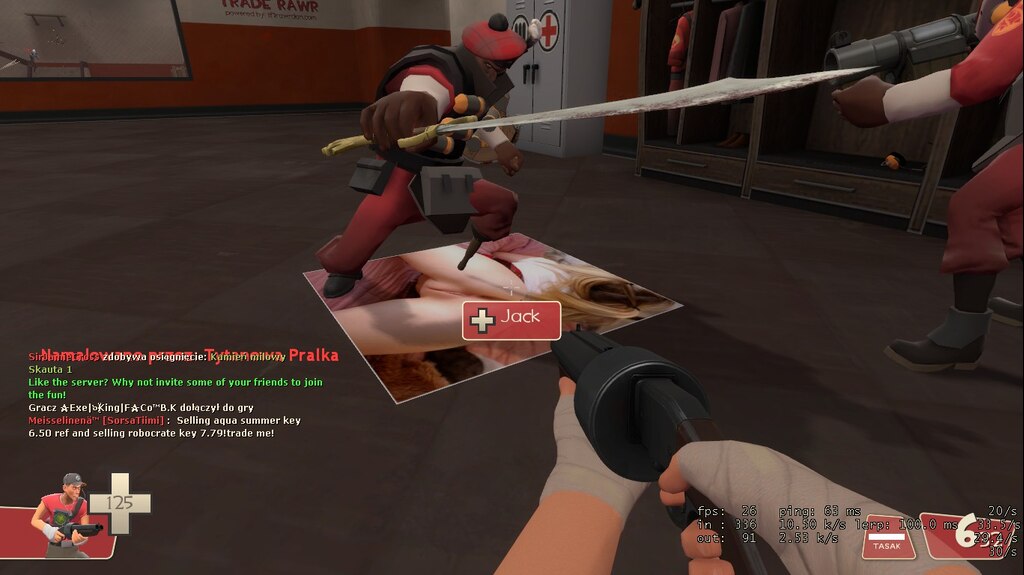Select the Jack target name panel
Screen dimensions: 1024x575
coord(511,319)
